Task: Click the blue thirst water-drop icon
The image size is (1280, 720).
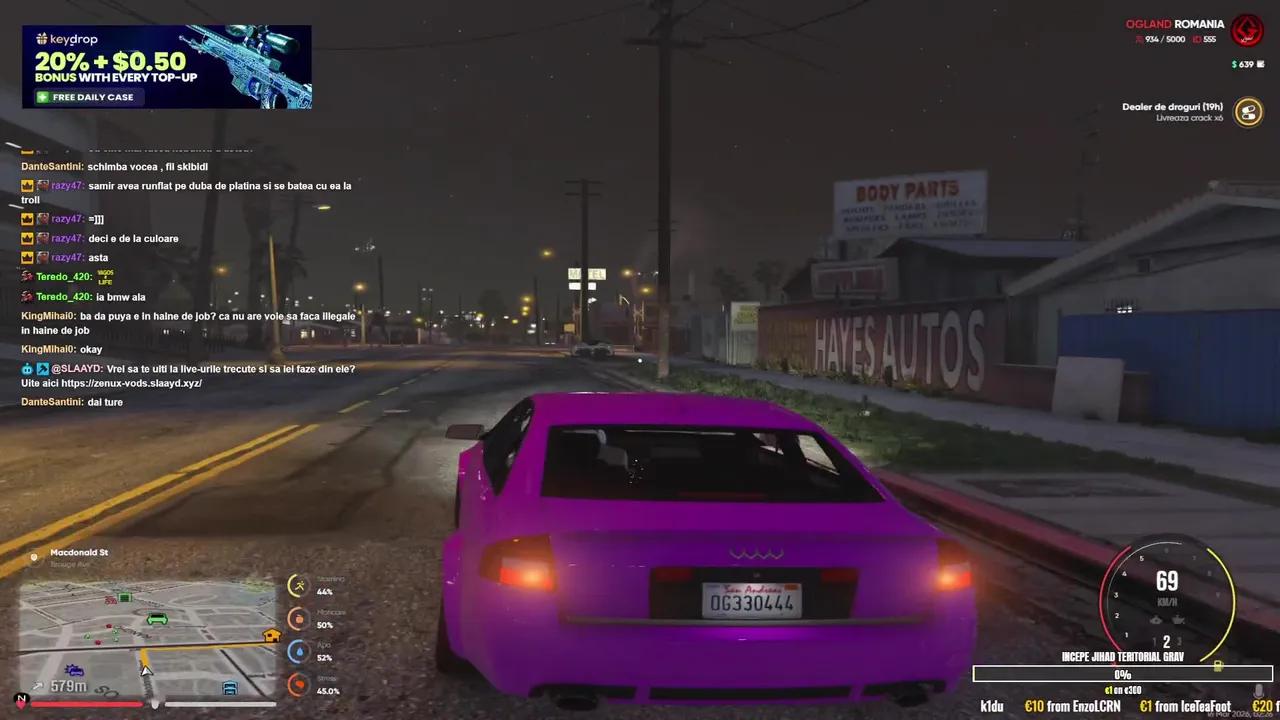Action: coord(297,651)
